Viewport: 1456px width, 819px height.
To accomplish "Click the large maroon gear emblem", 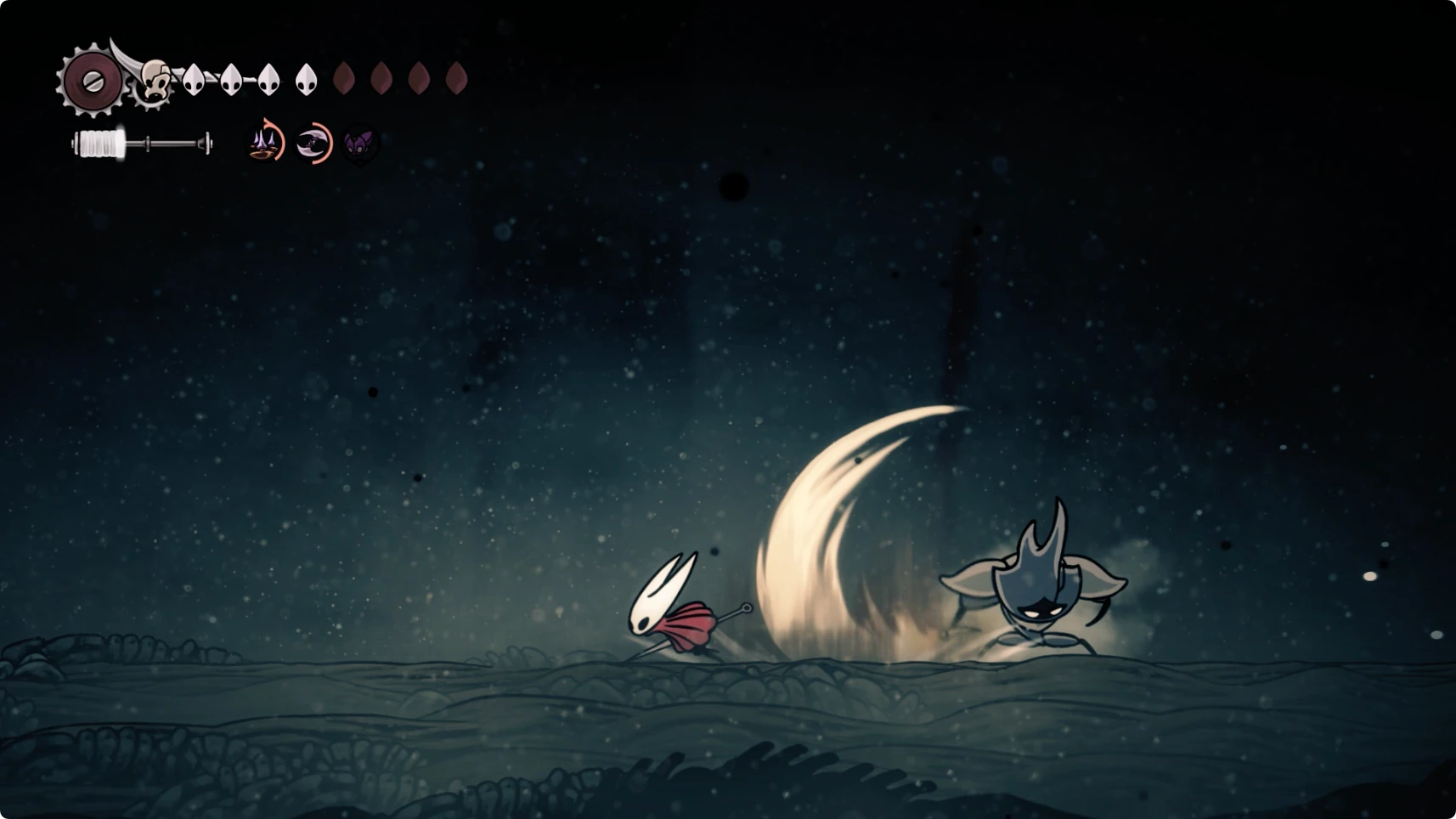I will point(92,82).
